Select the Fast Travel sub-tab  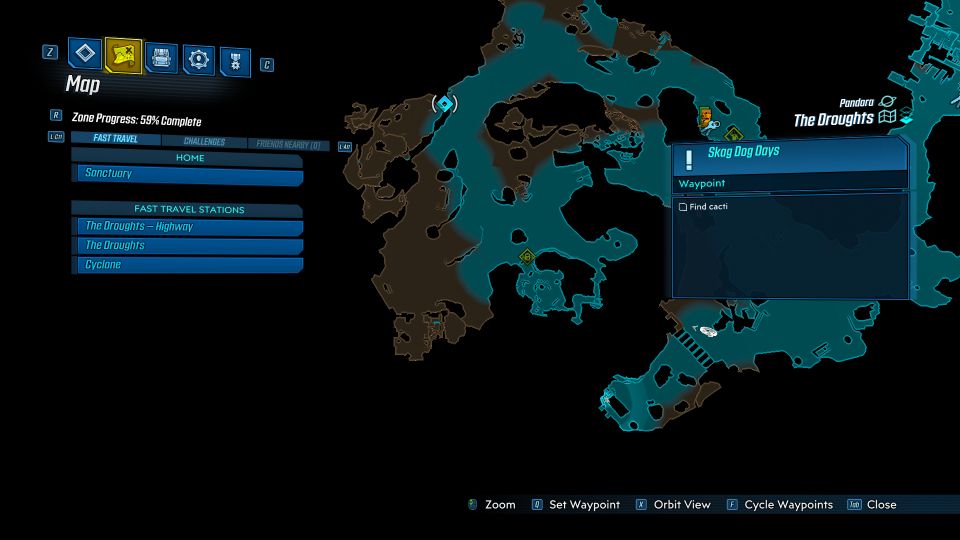(115, 139)
